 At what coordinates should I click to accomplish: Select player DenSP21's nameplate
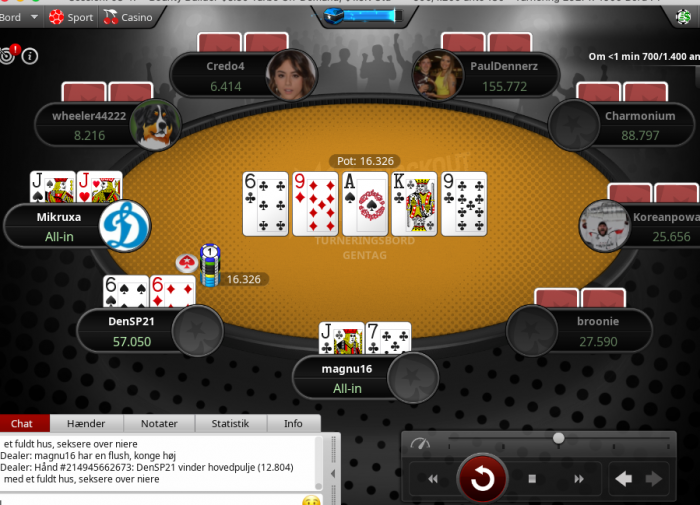pos(130,331)
